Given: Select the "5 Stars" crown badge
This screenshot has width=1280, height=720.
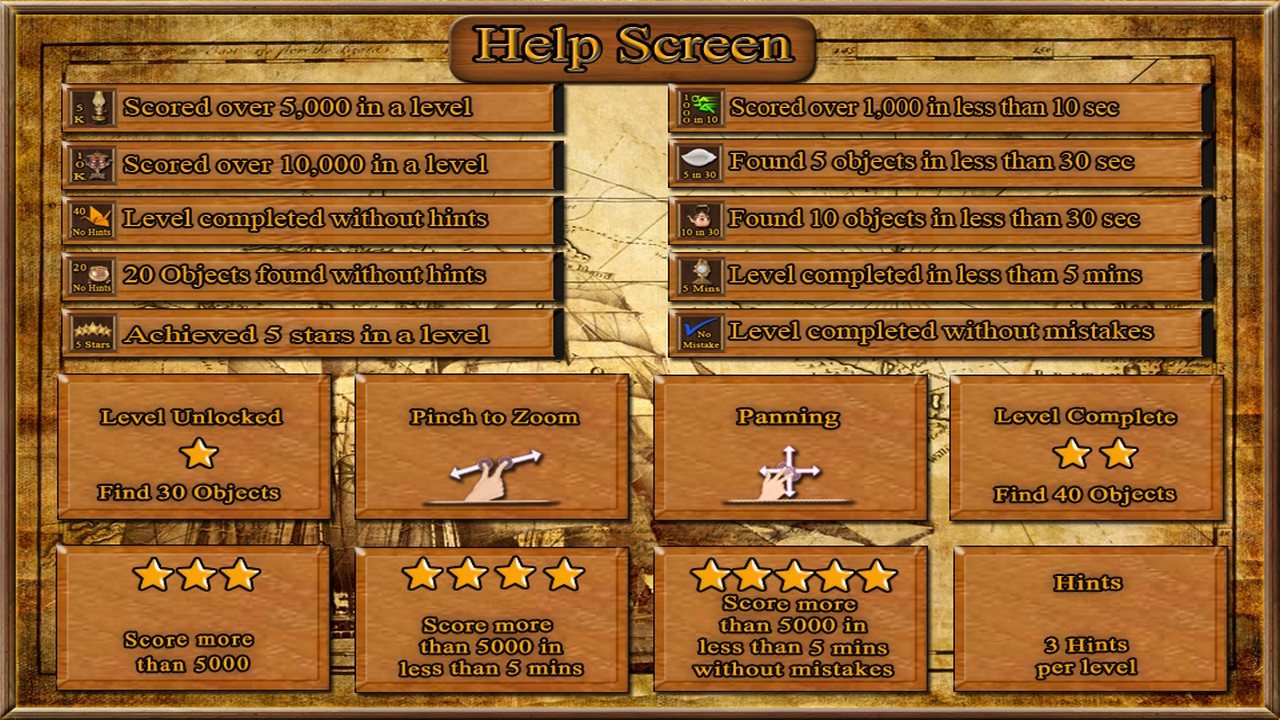Looking at the screenshot, I should tap(91, 334).
